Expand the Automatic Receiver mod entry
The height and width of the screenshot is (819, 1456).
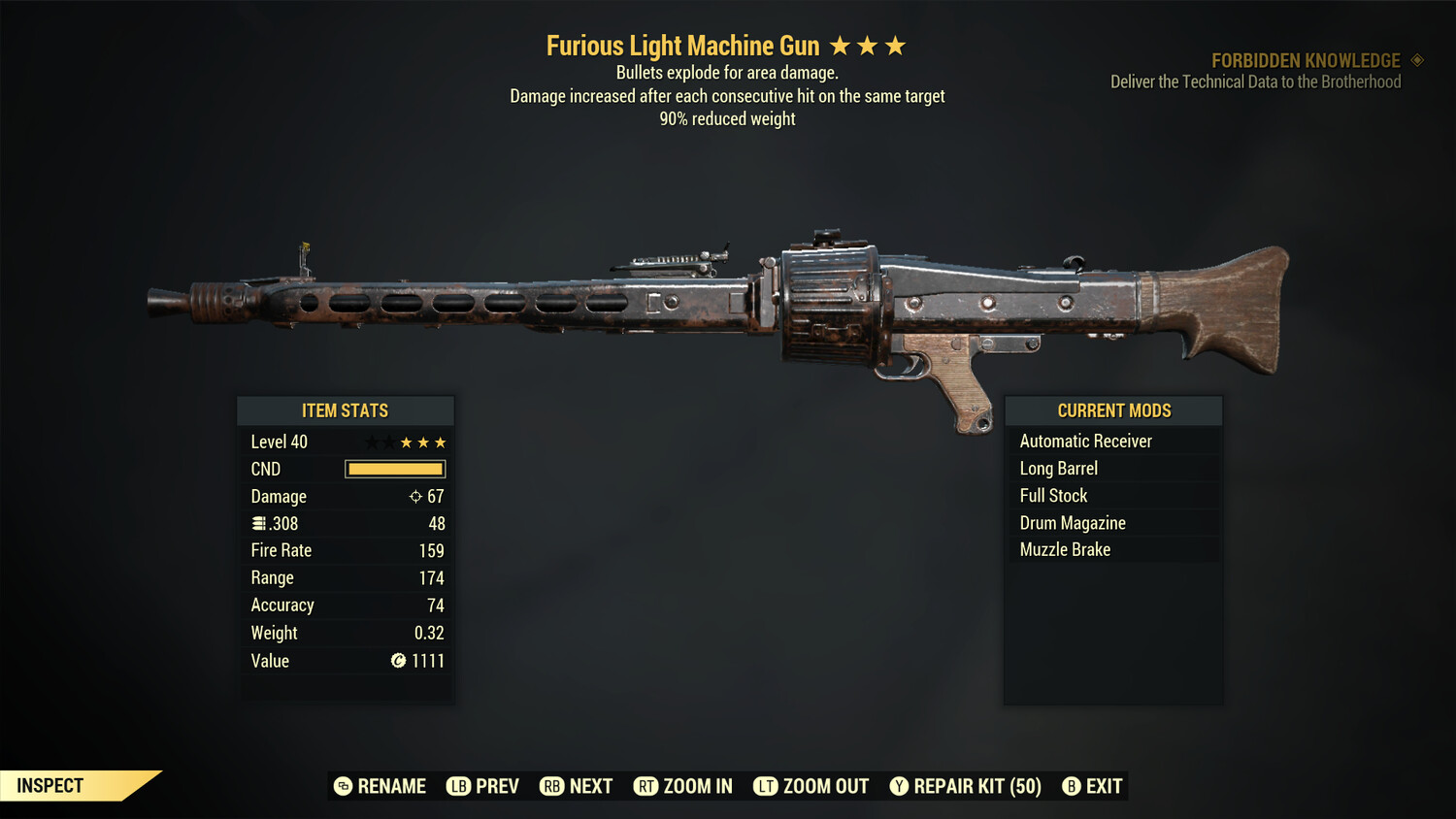1085,441
